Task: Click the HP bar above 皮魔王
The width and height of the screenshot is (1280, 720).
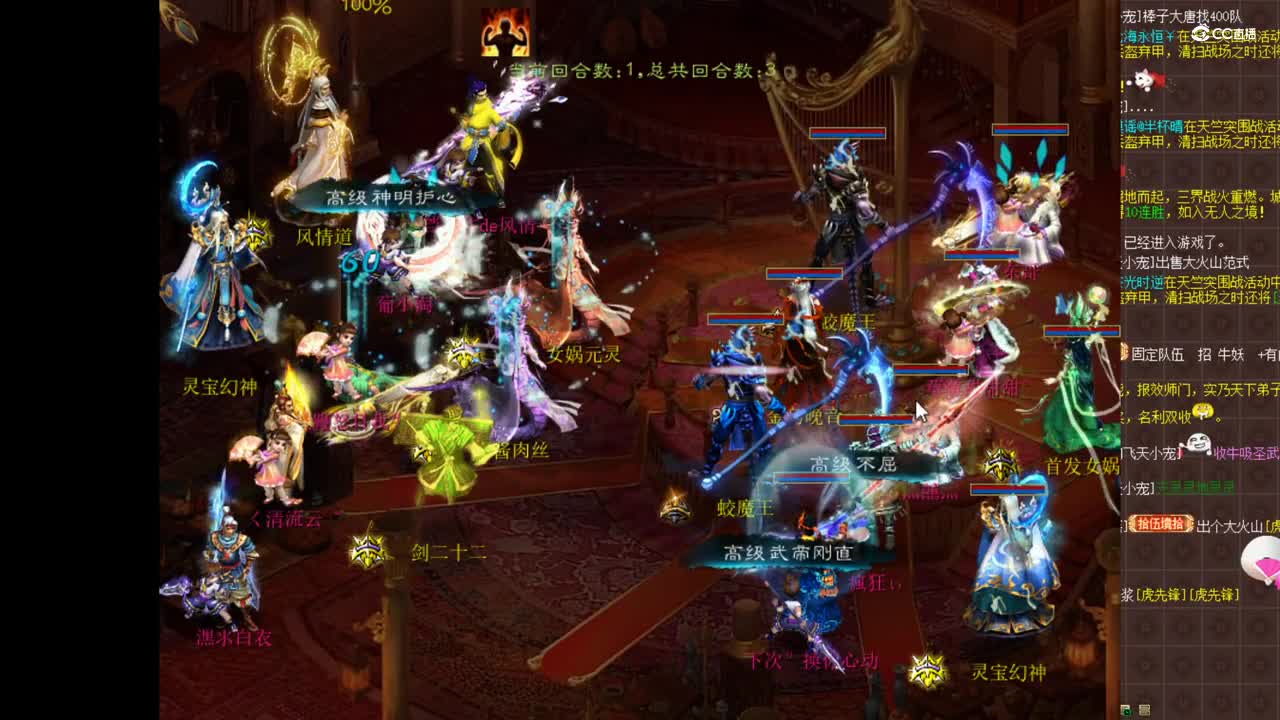Action: pyautogui.click(x=805, y=273)
